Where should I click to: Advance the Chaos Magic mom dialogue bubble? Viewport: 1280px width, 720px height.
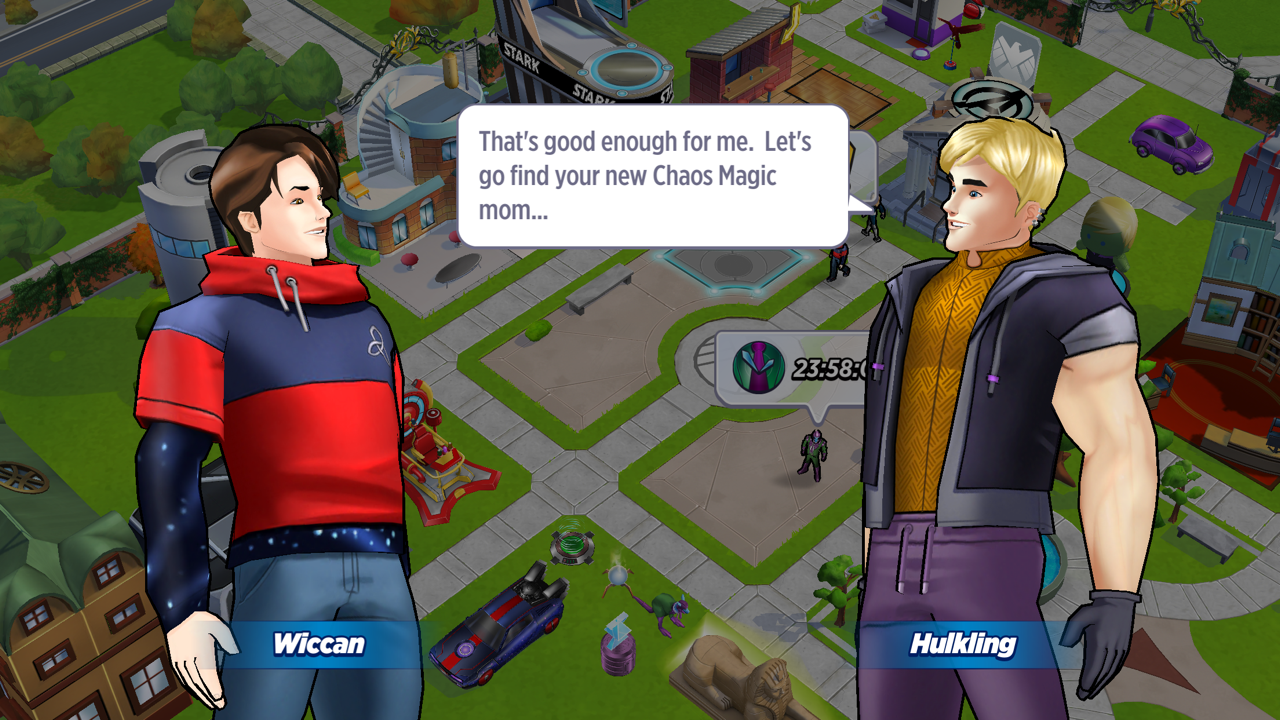pyautogui.click(x=652, y=176)
